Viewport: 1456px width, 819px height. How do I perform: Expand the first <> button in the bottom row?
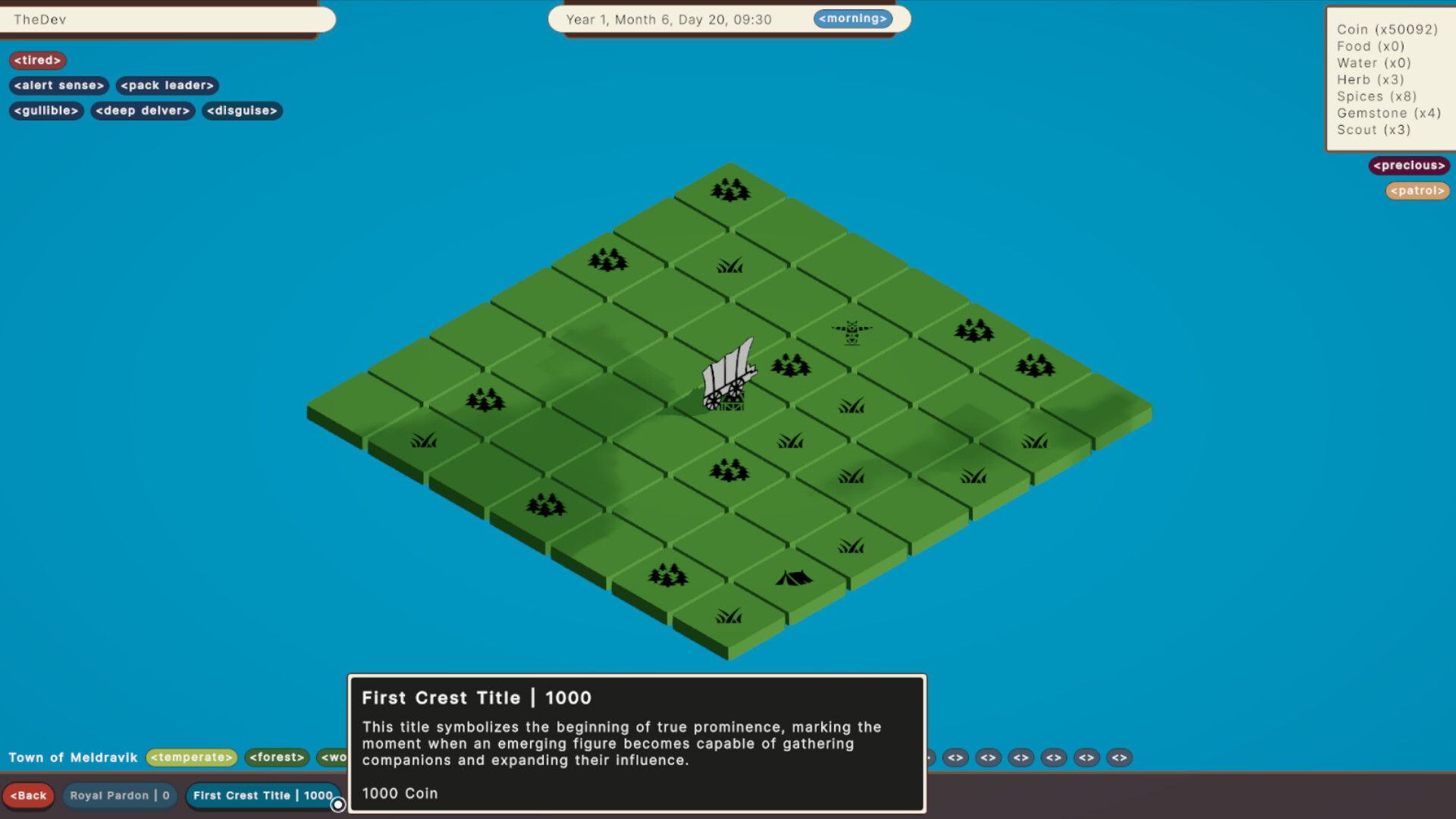(955, 758)
